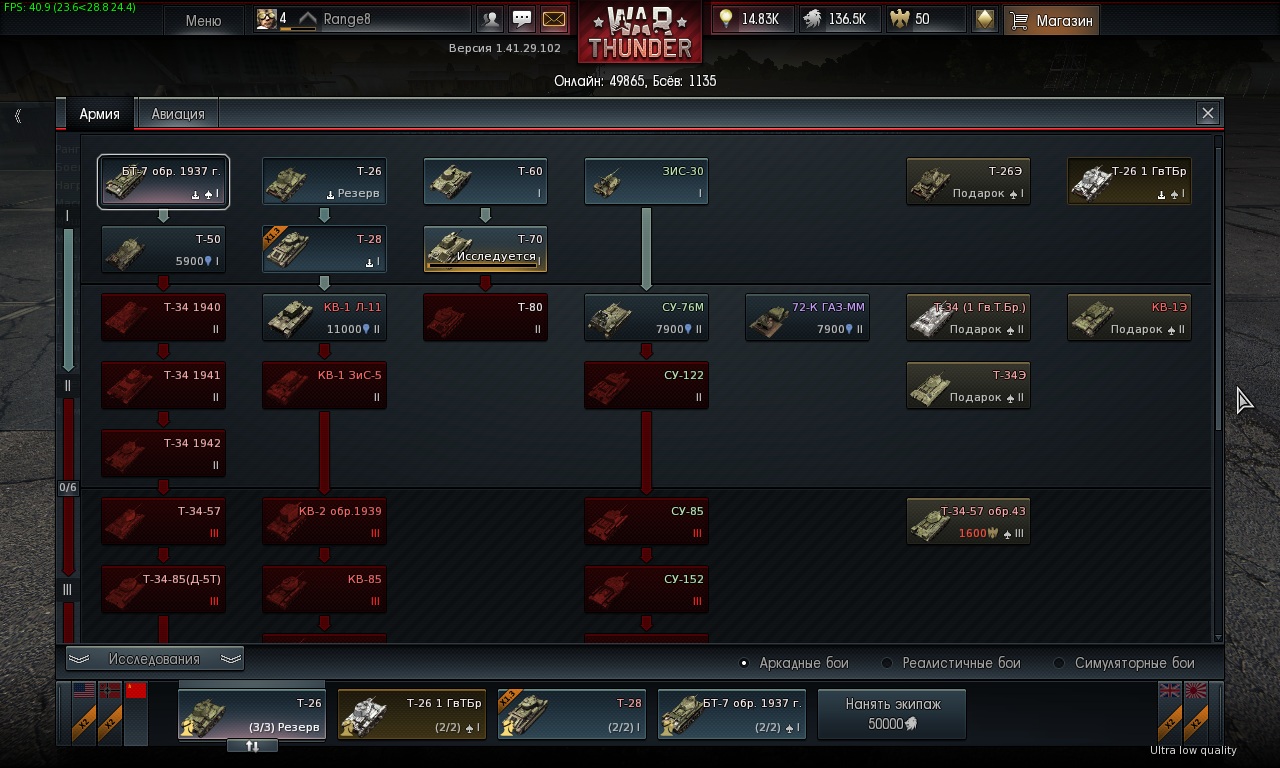Hire a crew with Нанять экипаж
Viewport: 1280px width, 768px height.
click(x=892, y=714)
